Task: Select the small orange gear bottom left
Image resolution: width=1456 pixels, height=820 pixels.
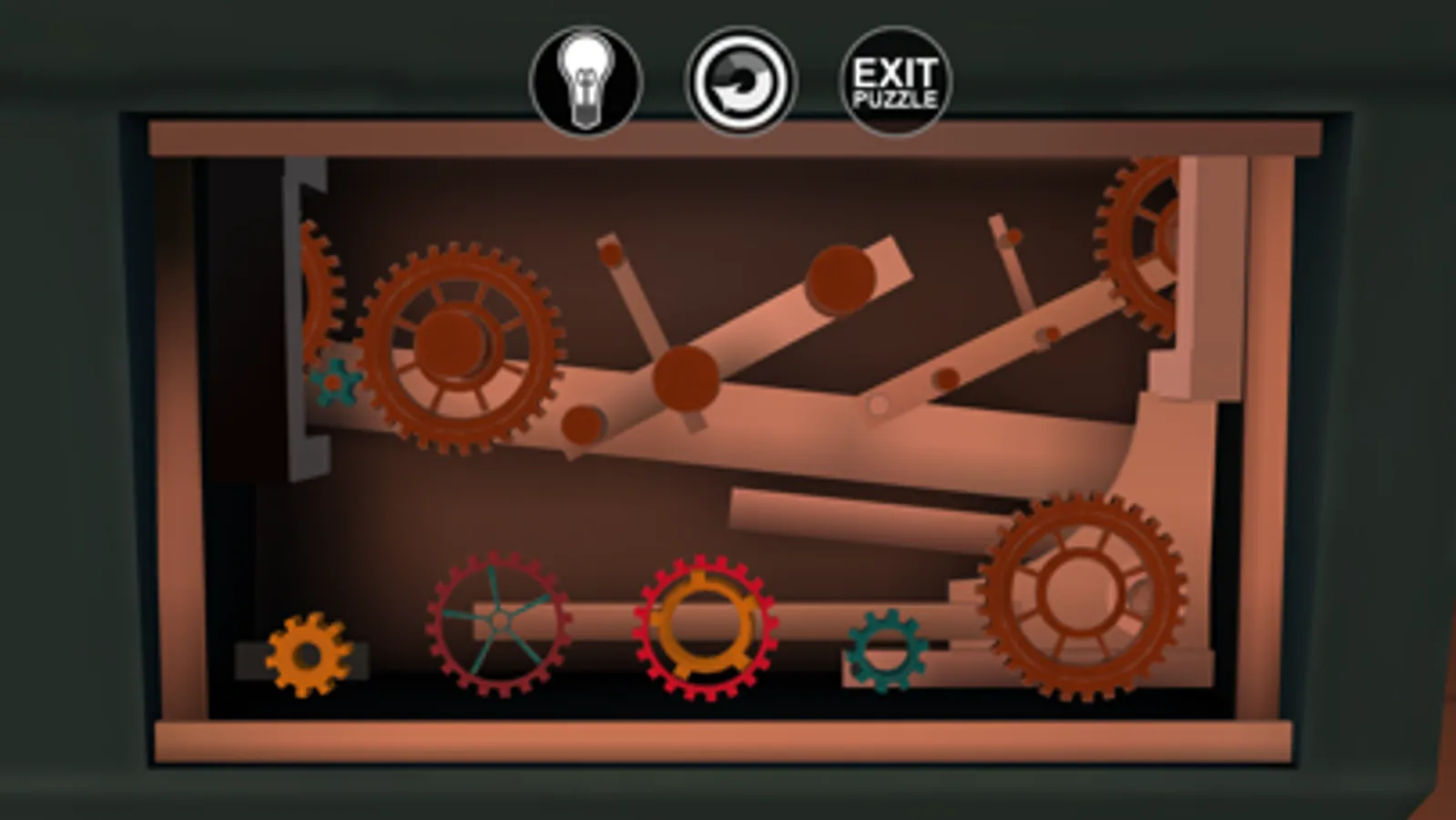Action: [310, 654]
